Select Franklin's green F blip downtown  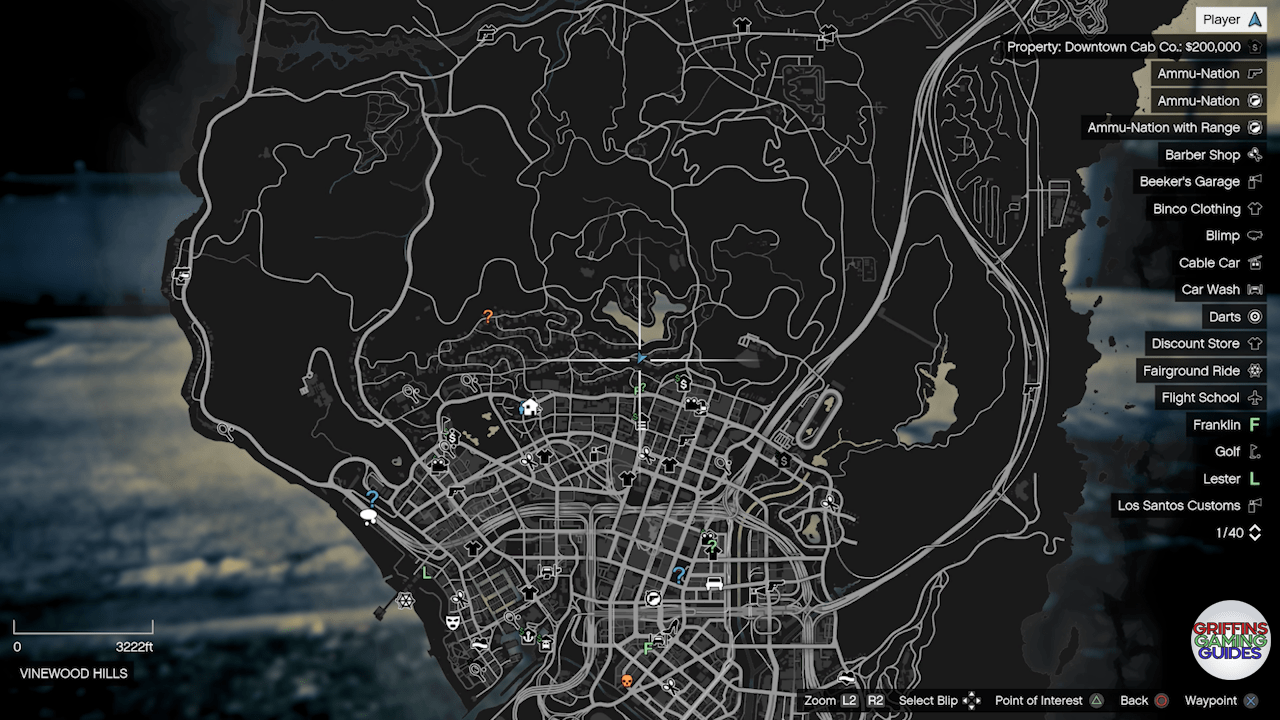(647, 647)
